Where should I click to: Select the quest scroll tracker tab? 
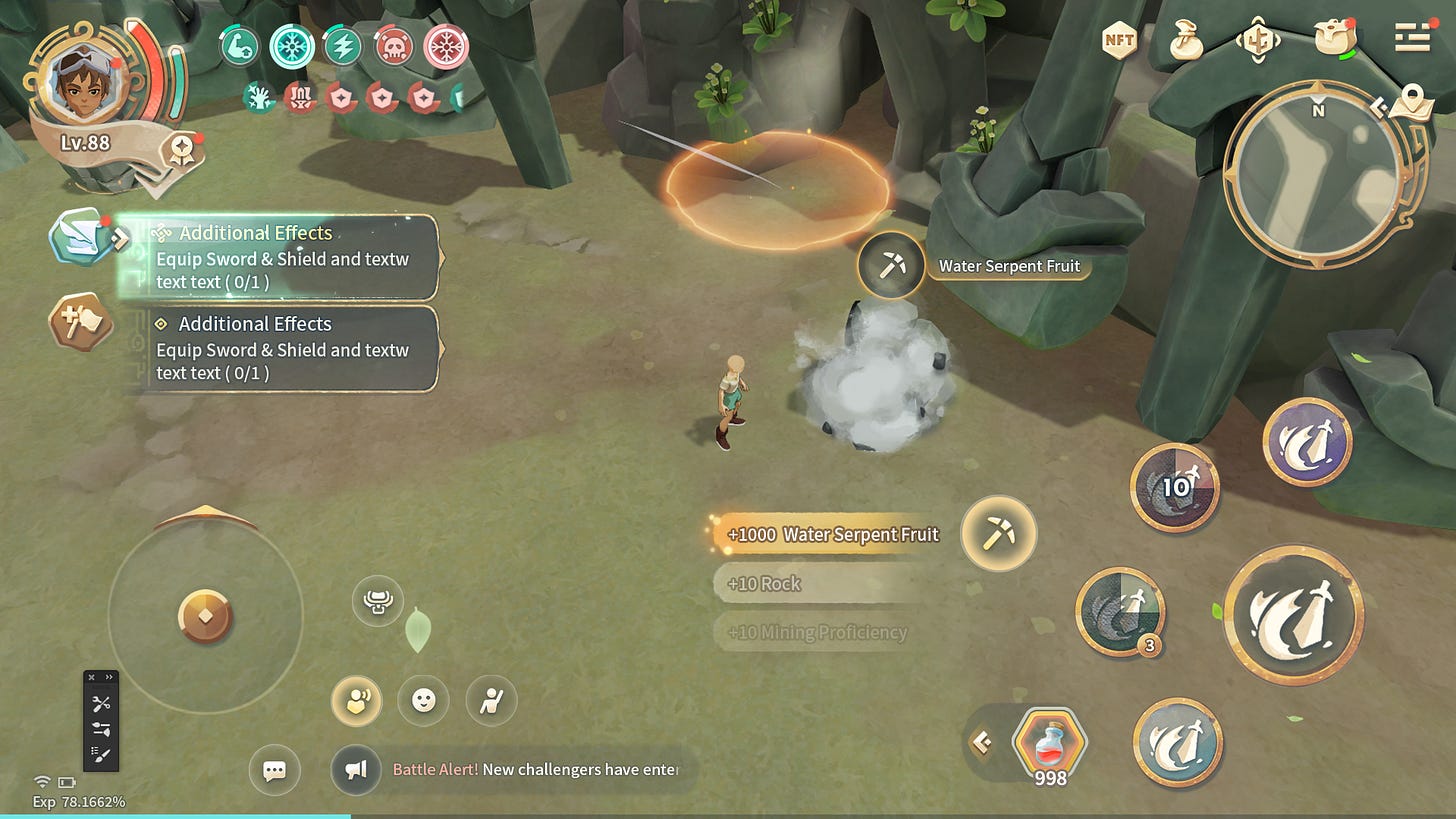(x=80, y=237)
